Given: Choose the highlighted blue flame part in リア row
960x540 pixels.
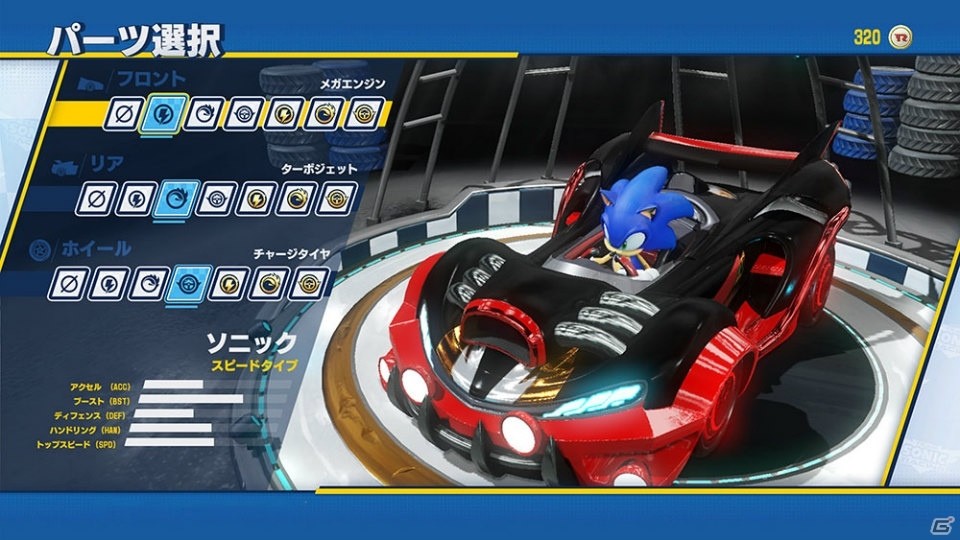Looking at the screenshot, I should (173, 199).
